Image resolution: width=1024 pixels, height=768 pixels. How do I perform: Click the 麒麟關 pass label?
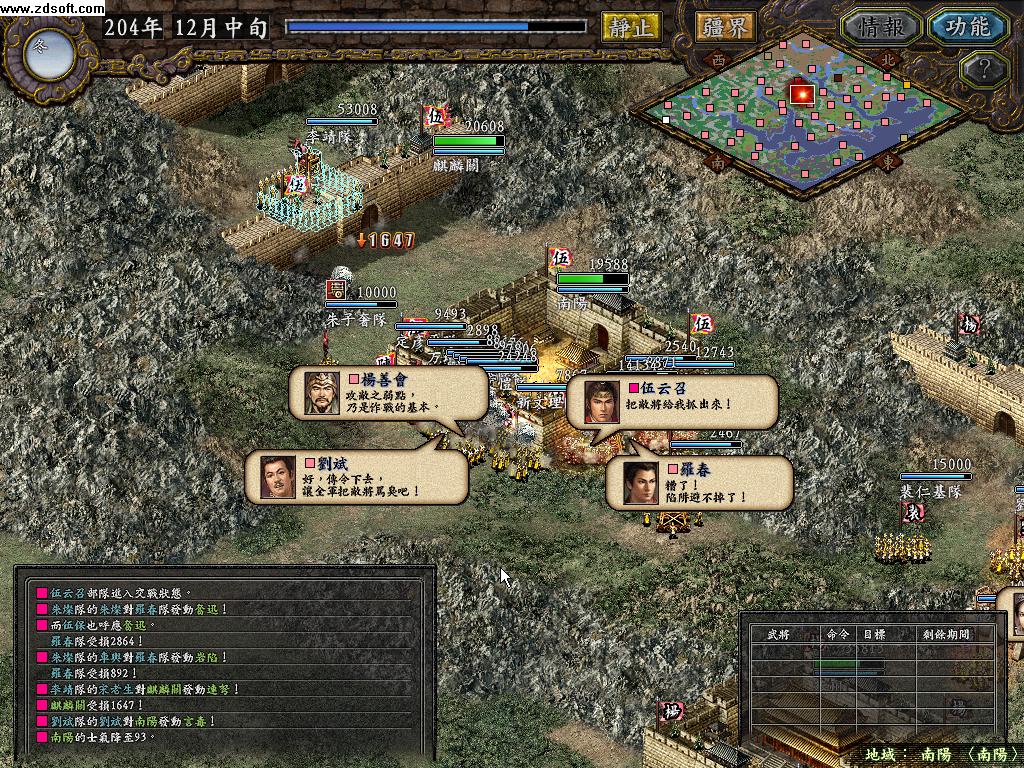[455, 166]
